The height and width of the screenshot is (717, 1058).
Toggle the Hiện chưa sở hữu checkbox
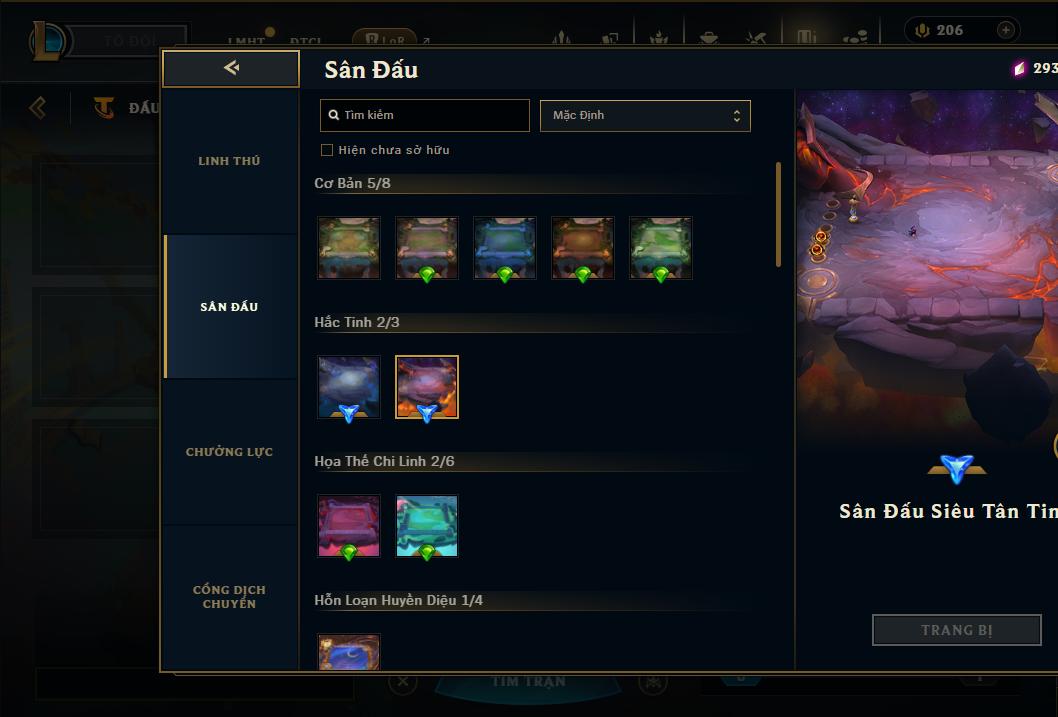click(x=327, y=150)
